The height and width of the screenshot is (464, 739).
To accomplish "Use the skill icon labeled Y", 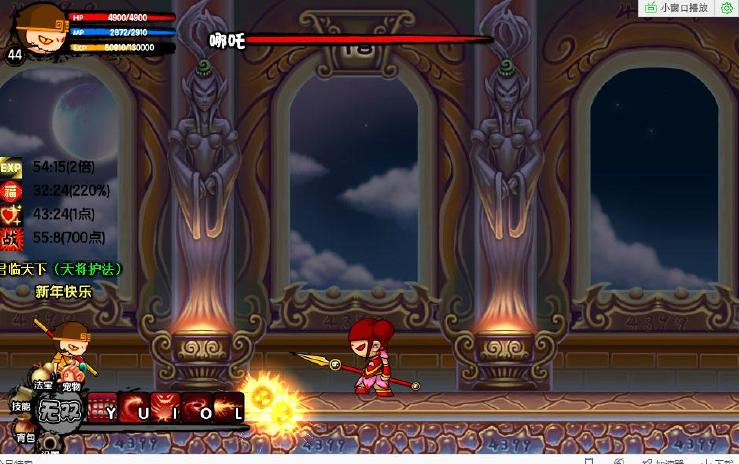I will tap(103, 408).
